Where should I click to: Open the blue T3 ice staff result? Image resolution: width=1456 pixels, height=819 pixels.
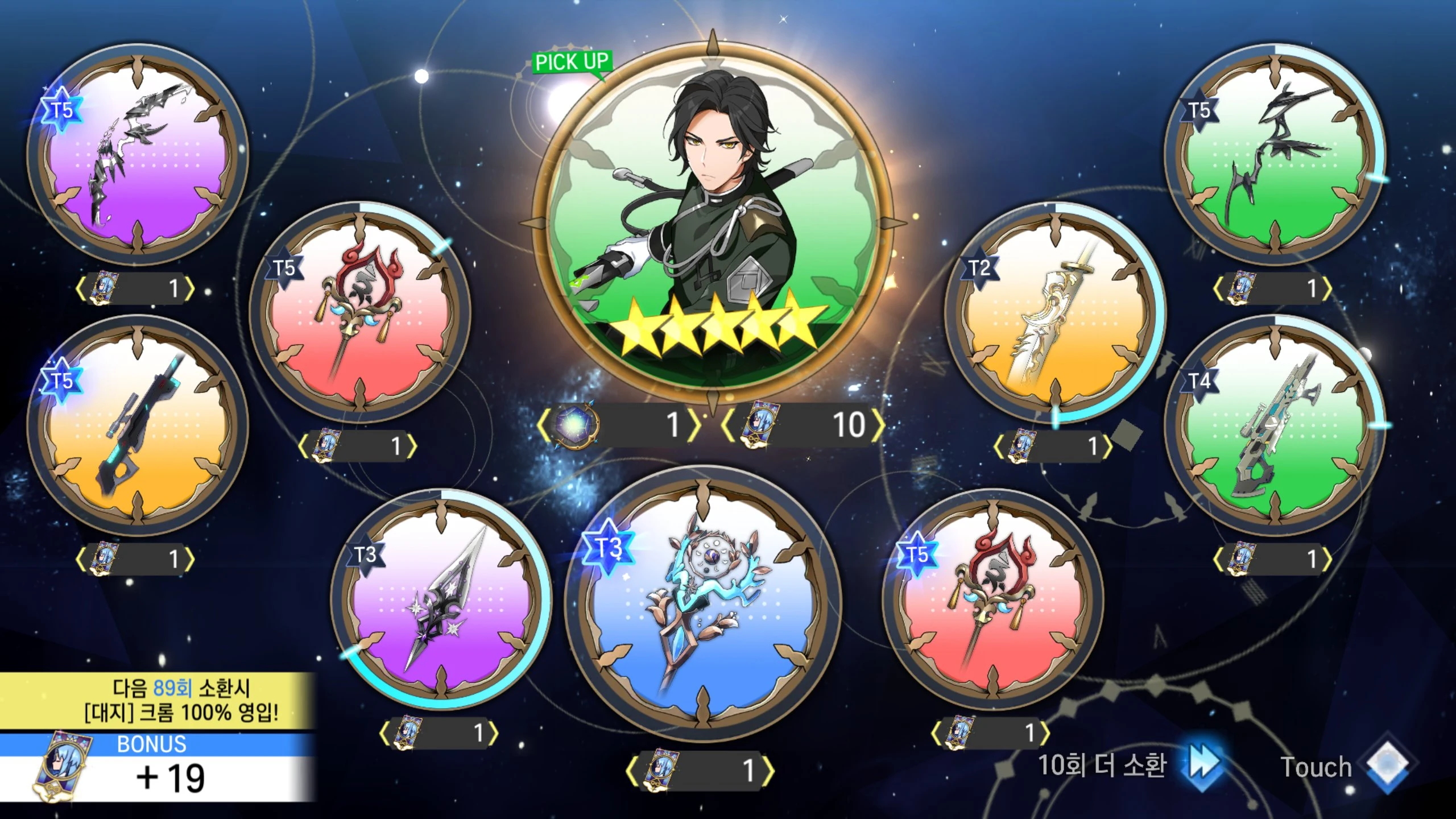[703, 604]
